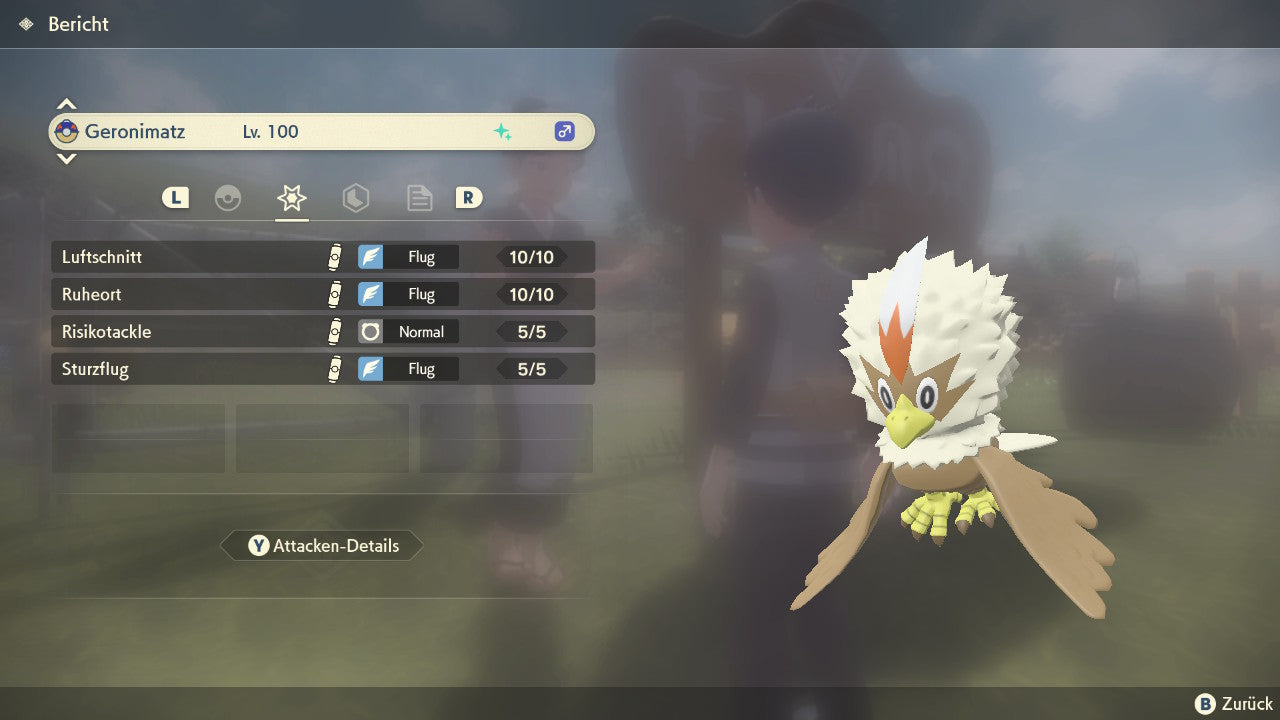Go back with the Zurück button

point(1234,704)
